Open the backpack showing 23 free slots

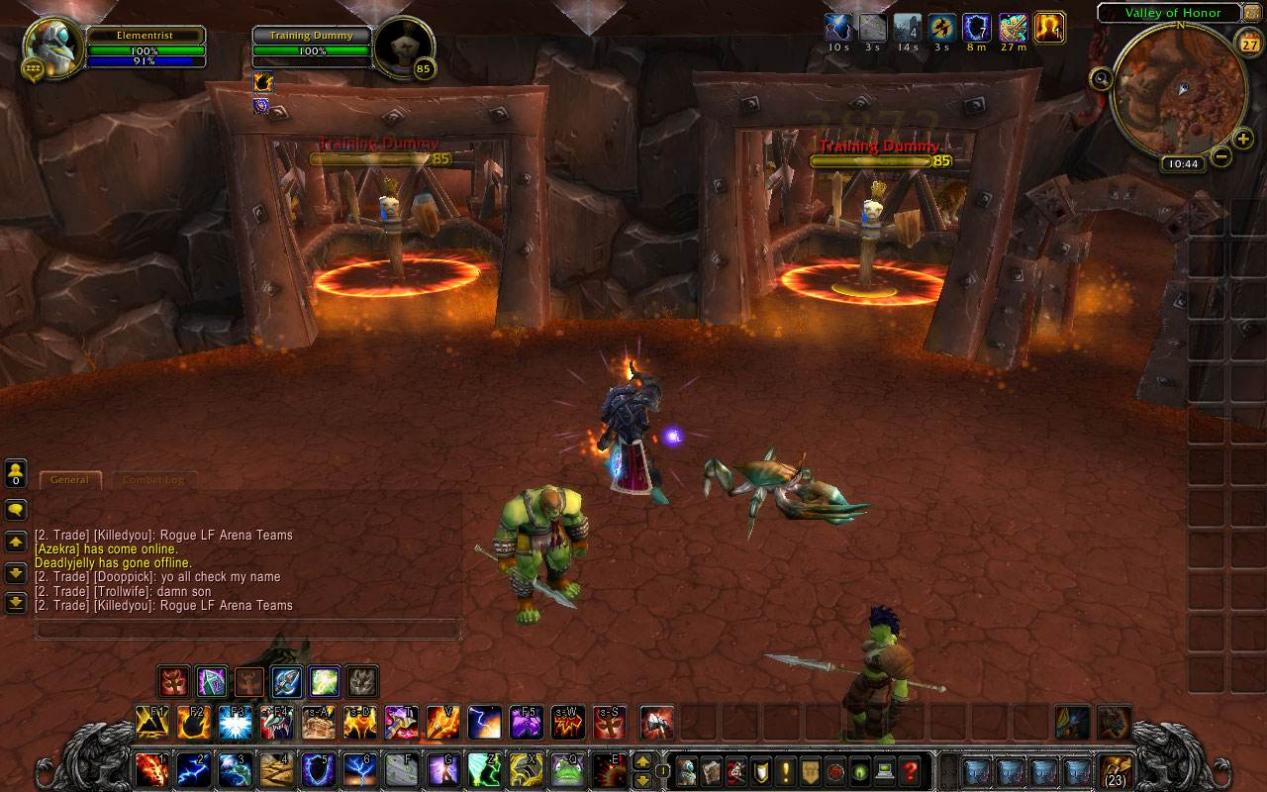coord(1115,771)
